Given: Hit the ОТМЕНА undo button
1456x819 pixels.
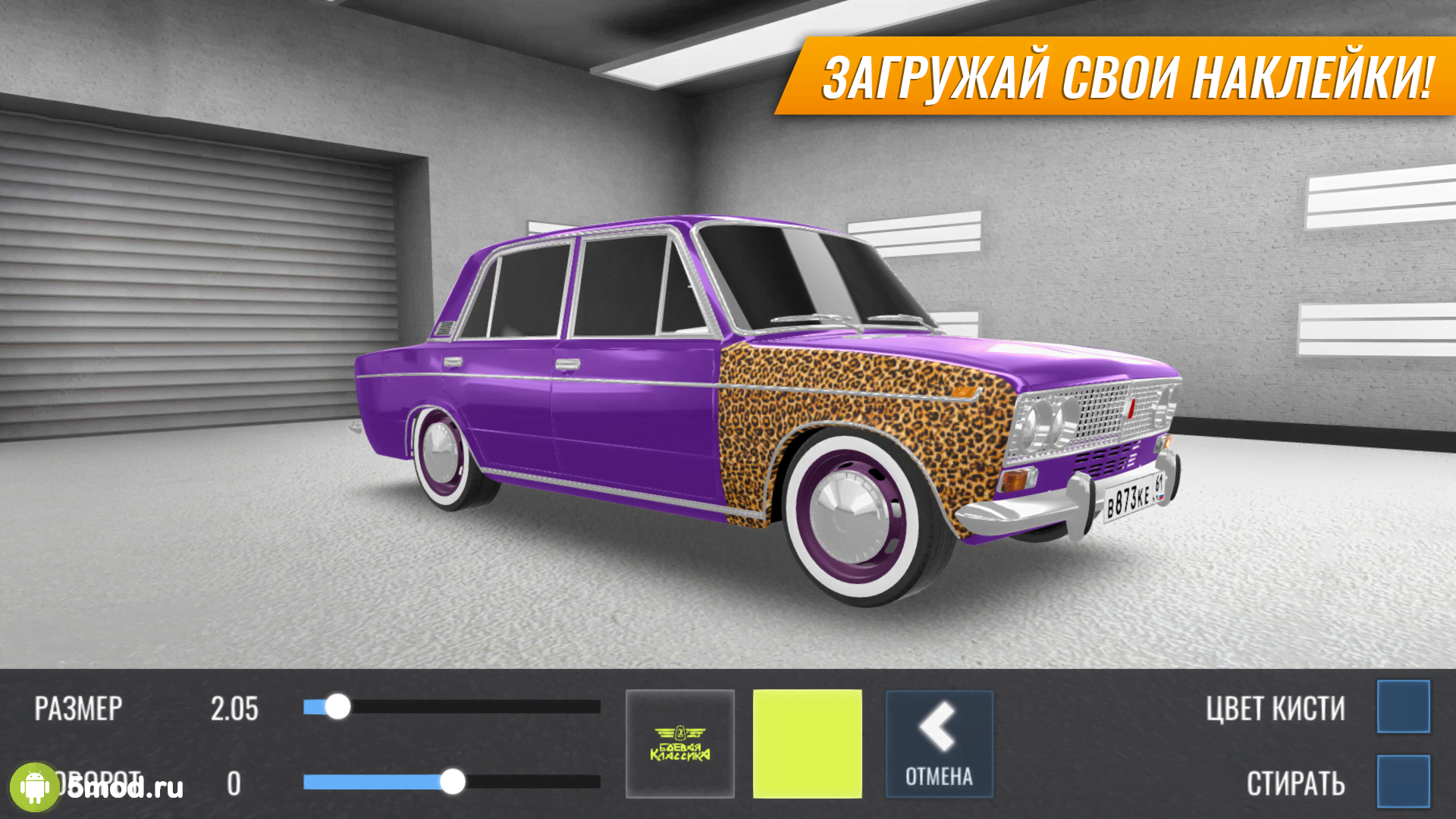Looking at the screenshot, I should tap(939, 743).
